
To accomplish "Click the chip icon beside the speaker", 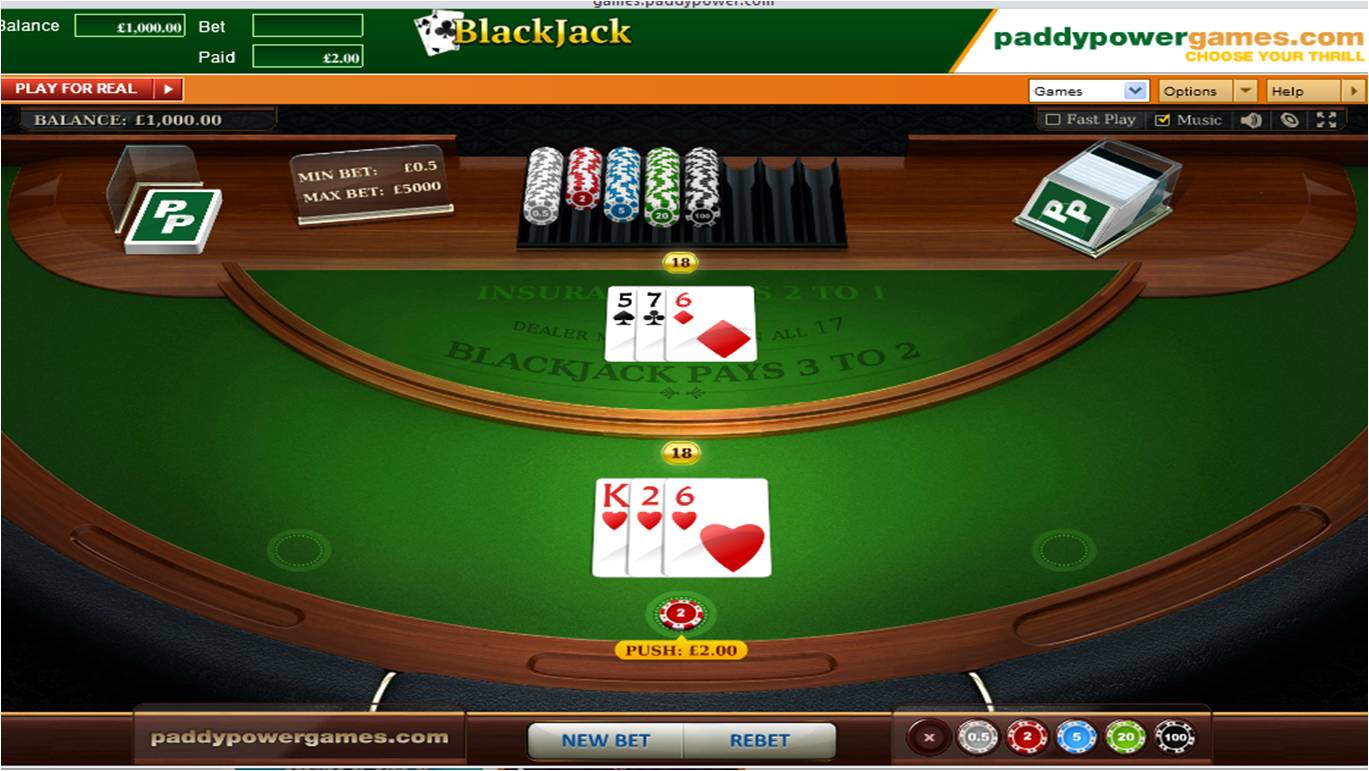I will (x=1290, y=120).
